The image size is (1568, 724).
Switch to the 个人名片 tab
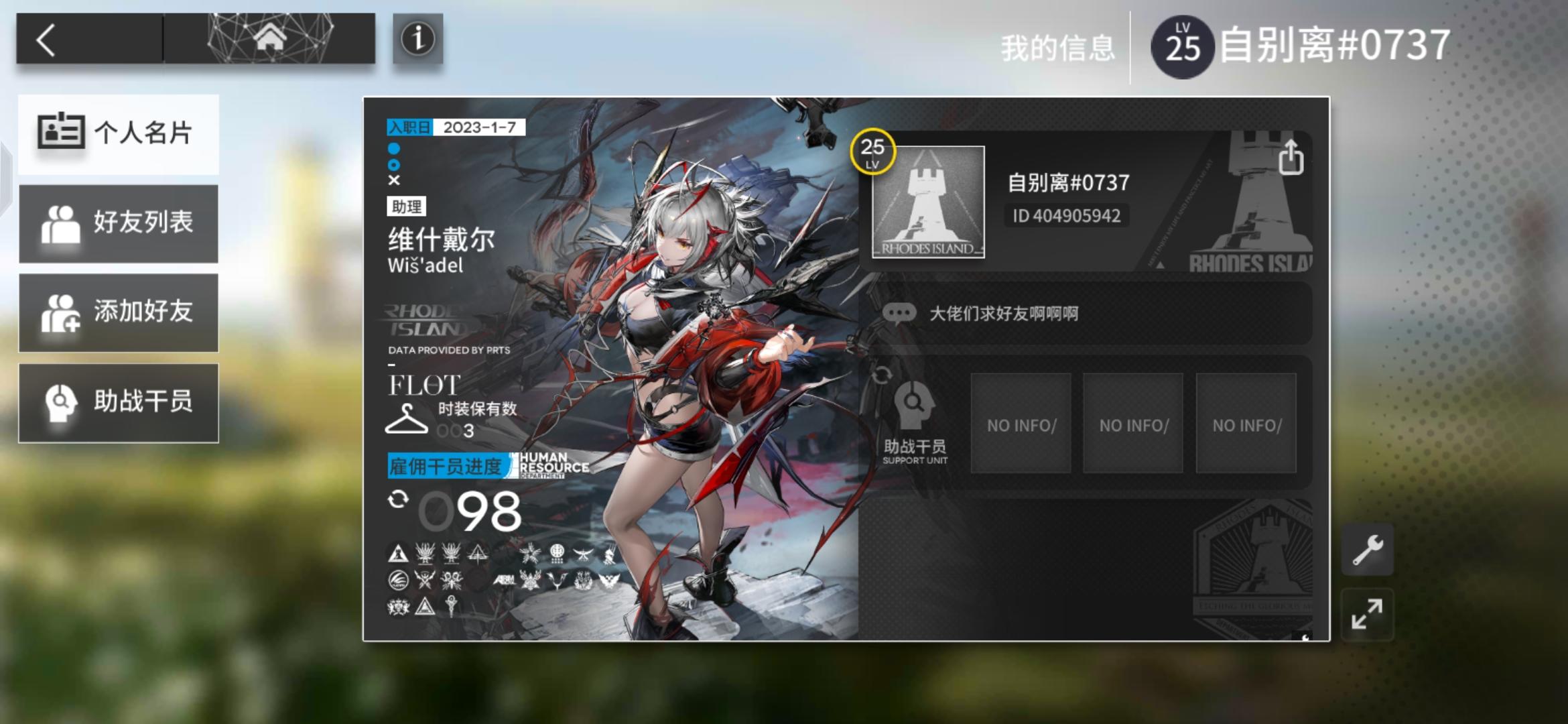point(119,134)
